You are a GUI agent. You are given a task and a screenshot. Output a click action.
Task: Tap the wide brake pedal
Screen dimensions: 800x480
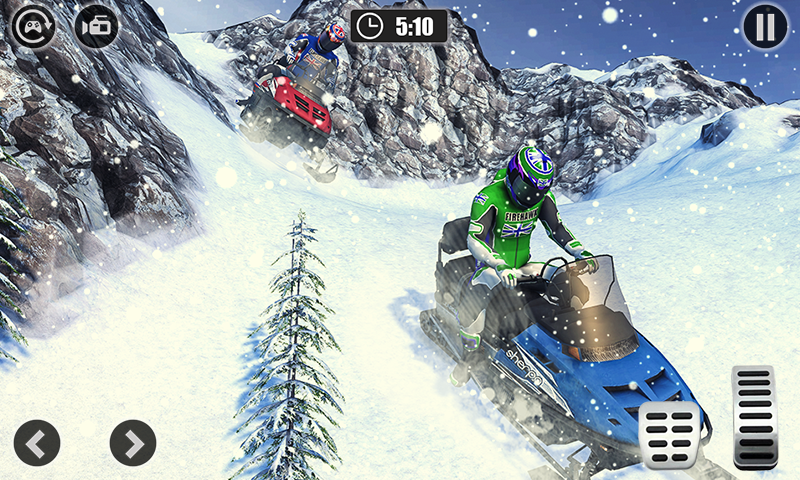click(x=669, y=434)
